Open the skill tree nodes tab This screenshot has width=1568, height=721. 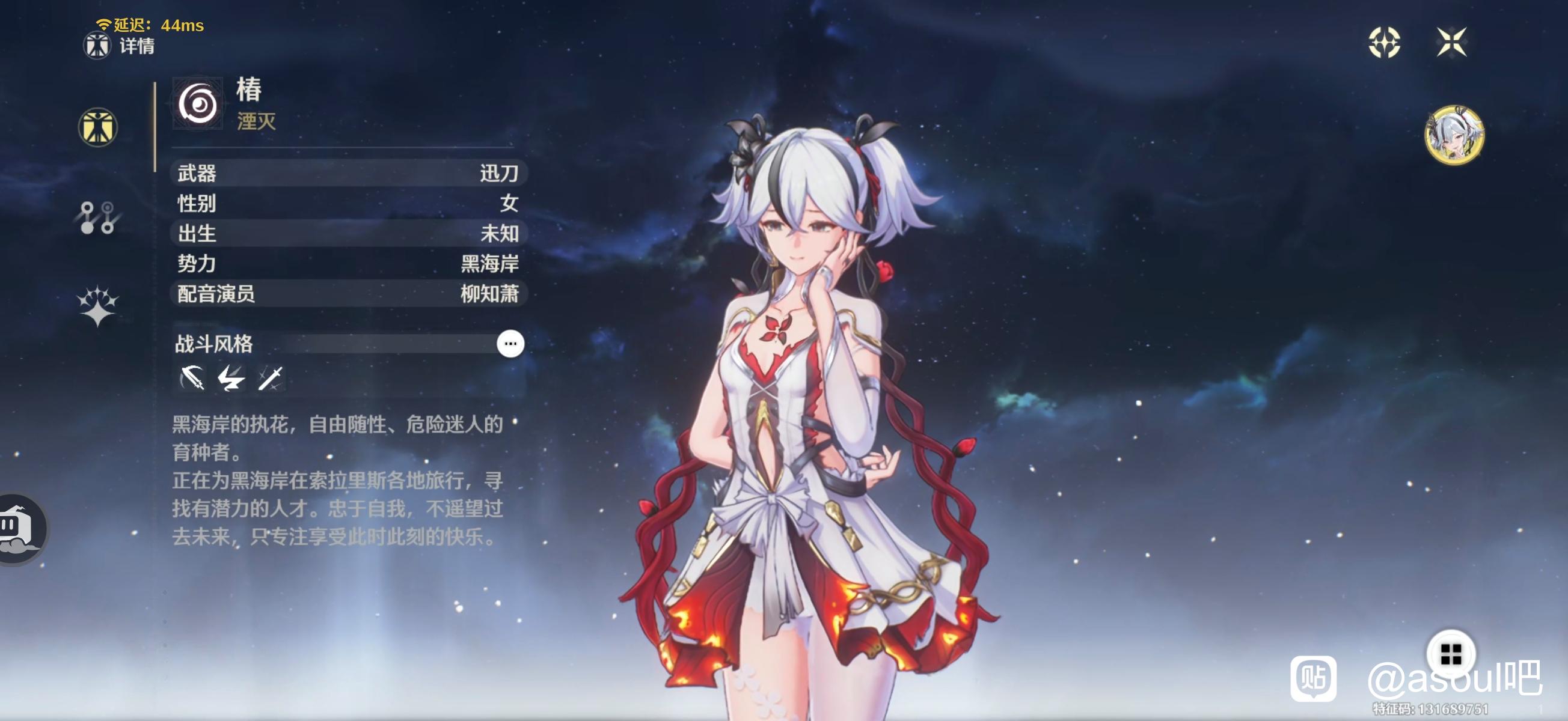[97, 218]
